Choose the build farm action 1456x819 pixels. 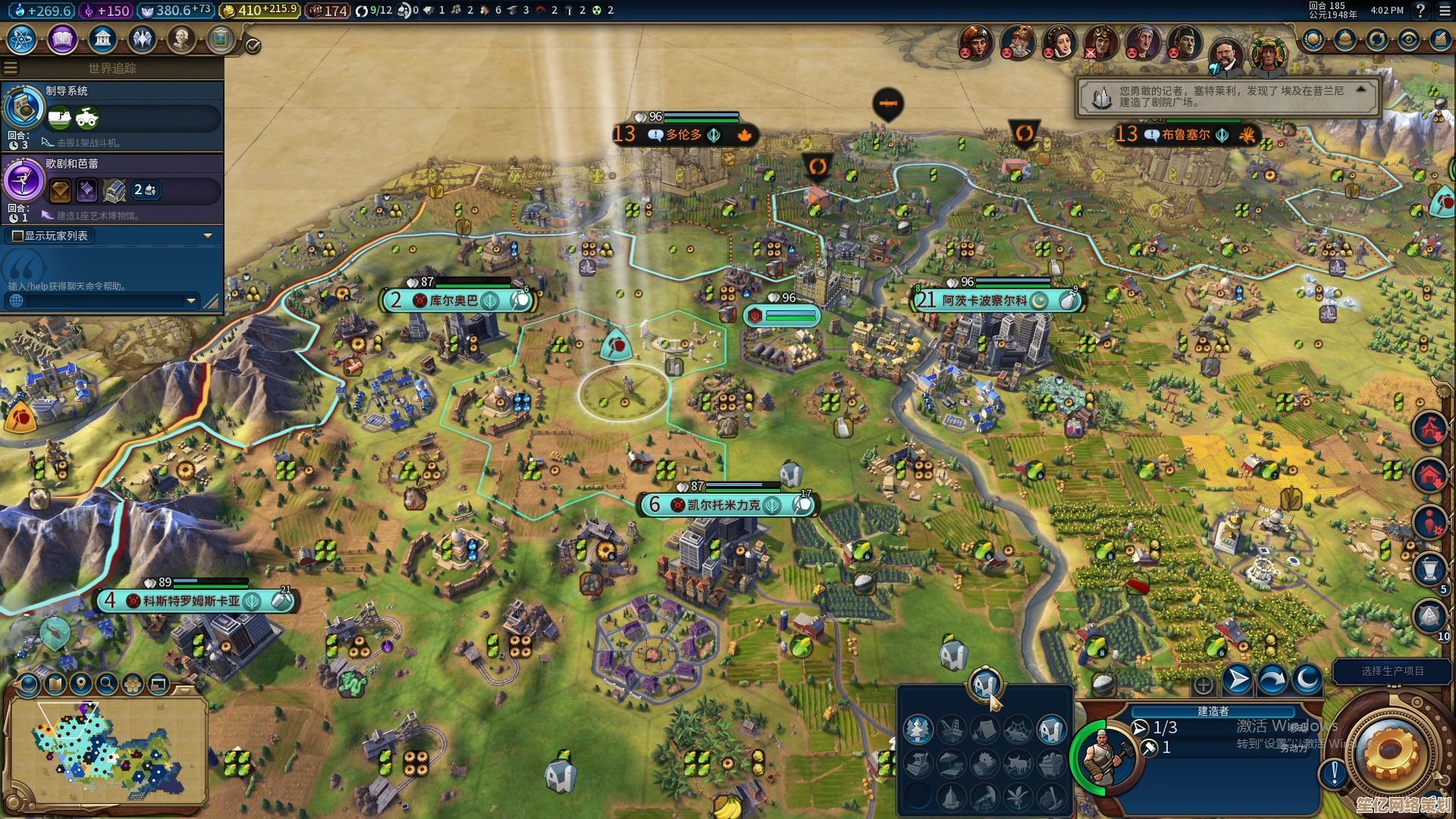coord(1051,730)
